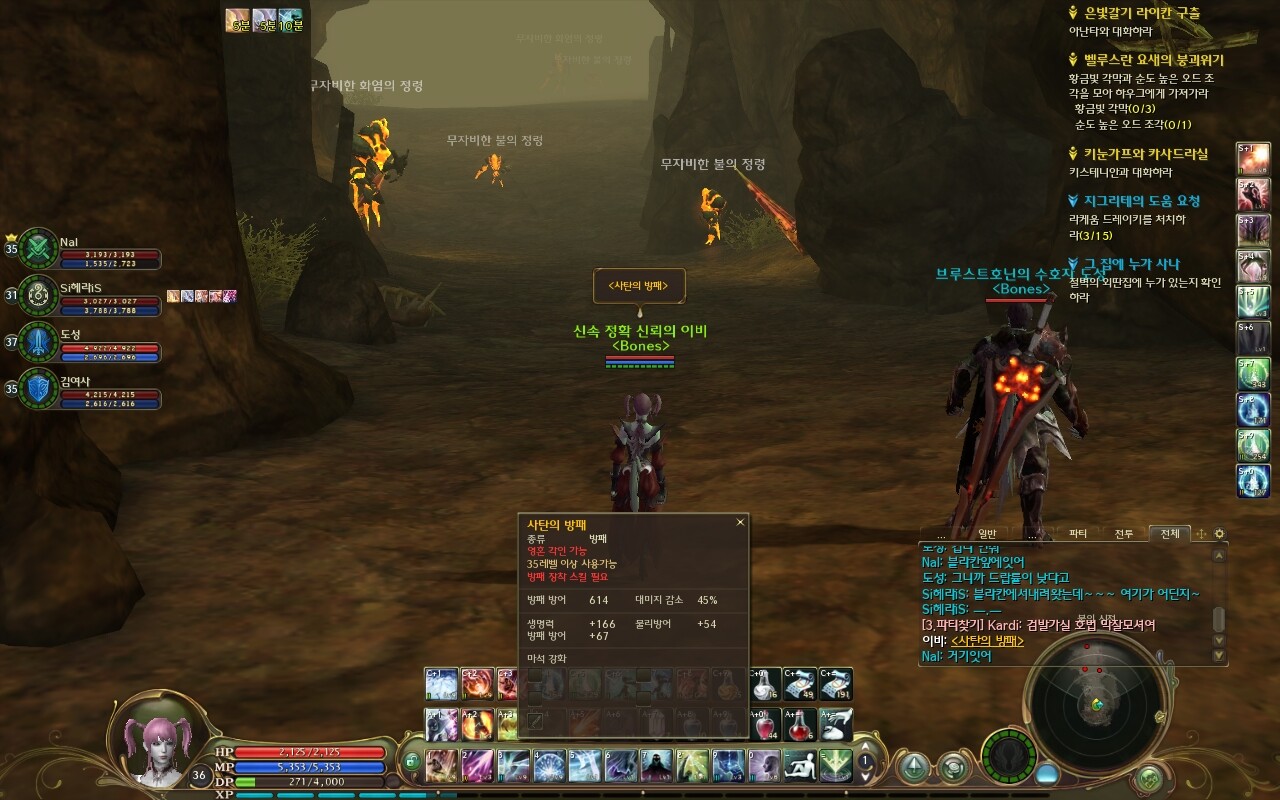This screenshot has width=1280, height=800.
Task: Switch to the 전체 chat tab
Action: click(1168, 534)
